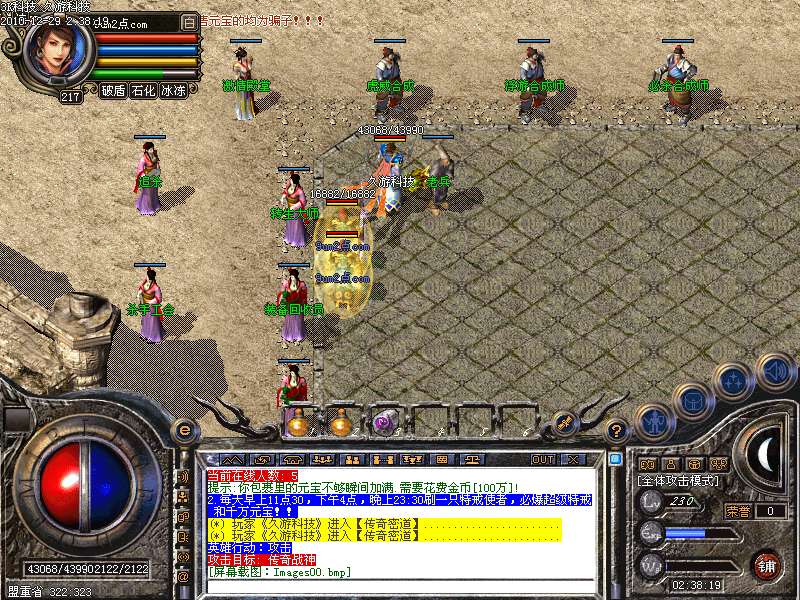Viewport: 800px width, 600px height.
Task: Toggle sound with the speaker button
Action: pyautogui.click(x=775, y=371)
